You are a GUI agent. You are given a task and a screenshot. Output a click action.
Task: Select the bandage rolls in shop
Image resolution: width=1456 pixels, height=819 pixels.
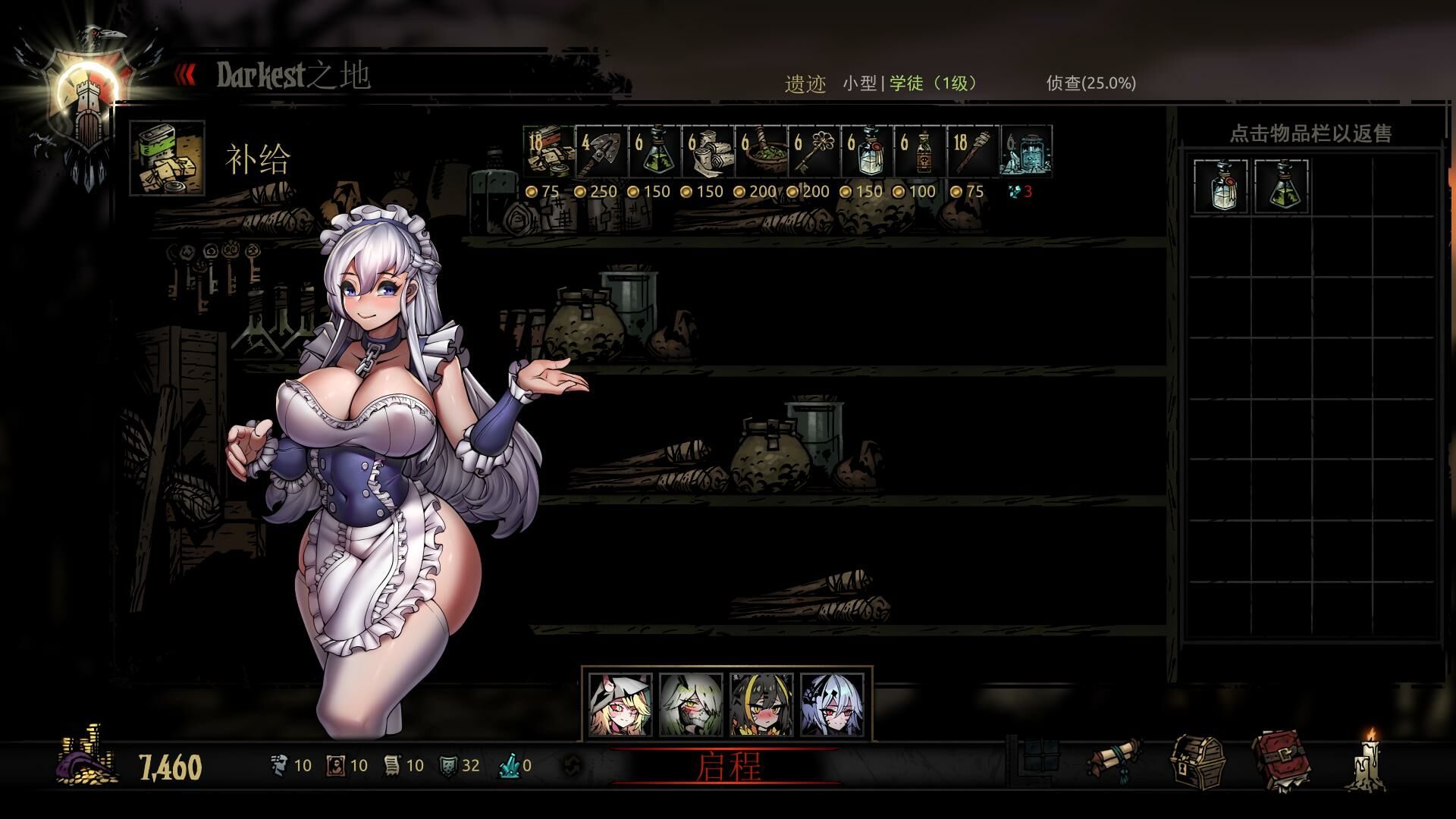[x=708, y=152]
